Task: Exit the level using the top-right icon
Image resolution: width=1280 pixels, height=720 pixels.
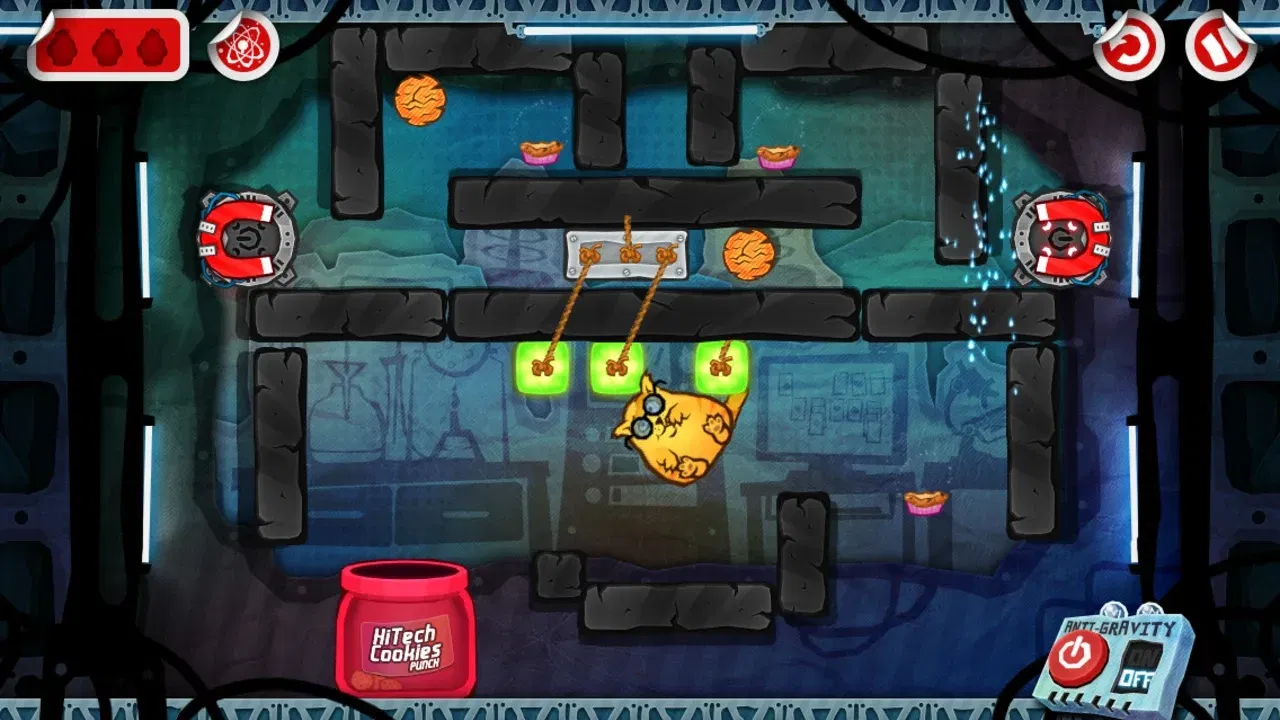Action: (1216, 44)
